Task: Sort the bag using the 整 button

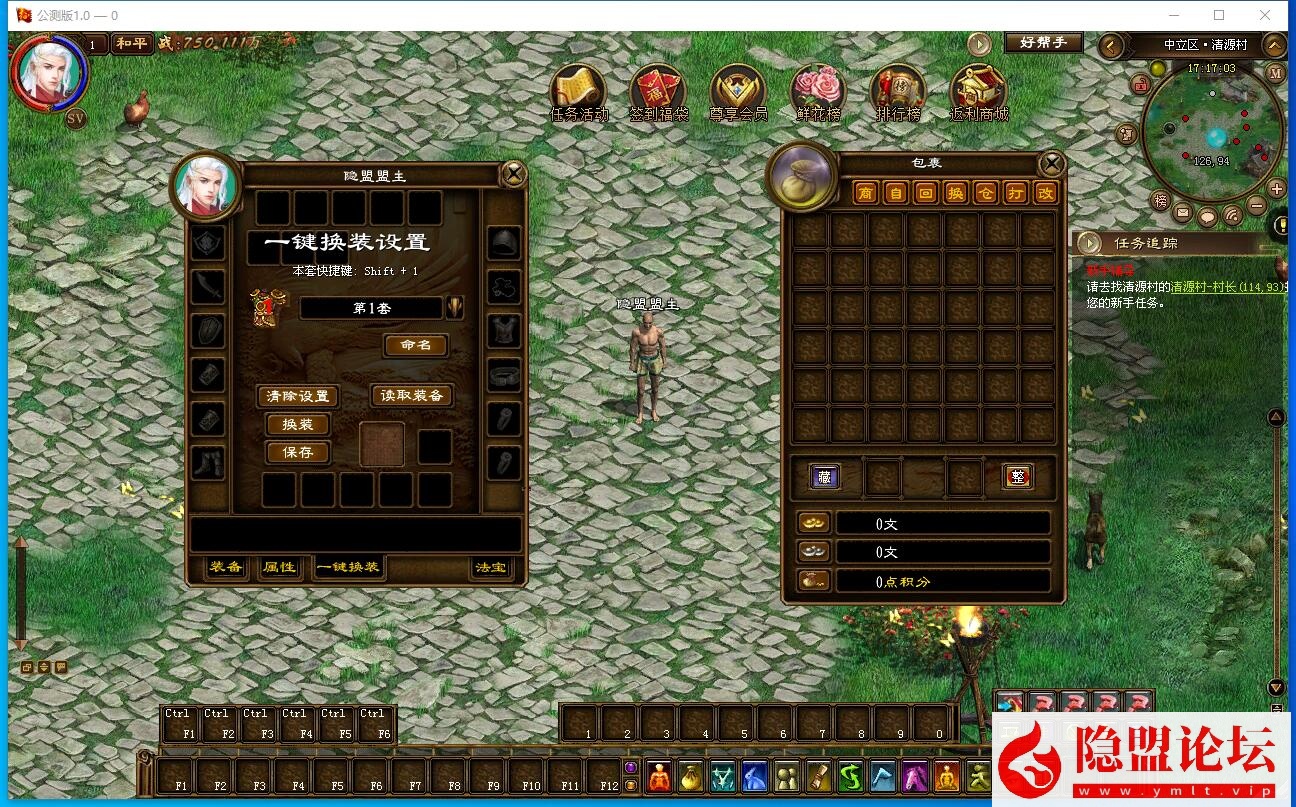Action: (x=1018, y=477)
